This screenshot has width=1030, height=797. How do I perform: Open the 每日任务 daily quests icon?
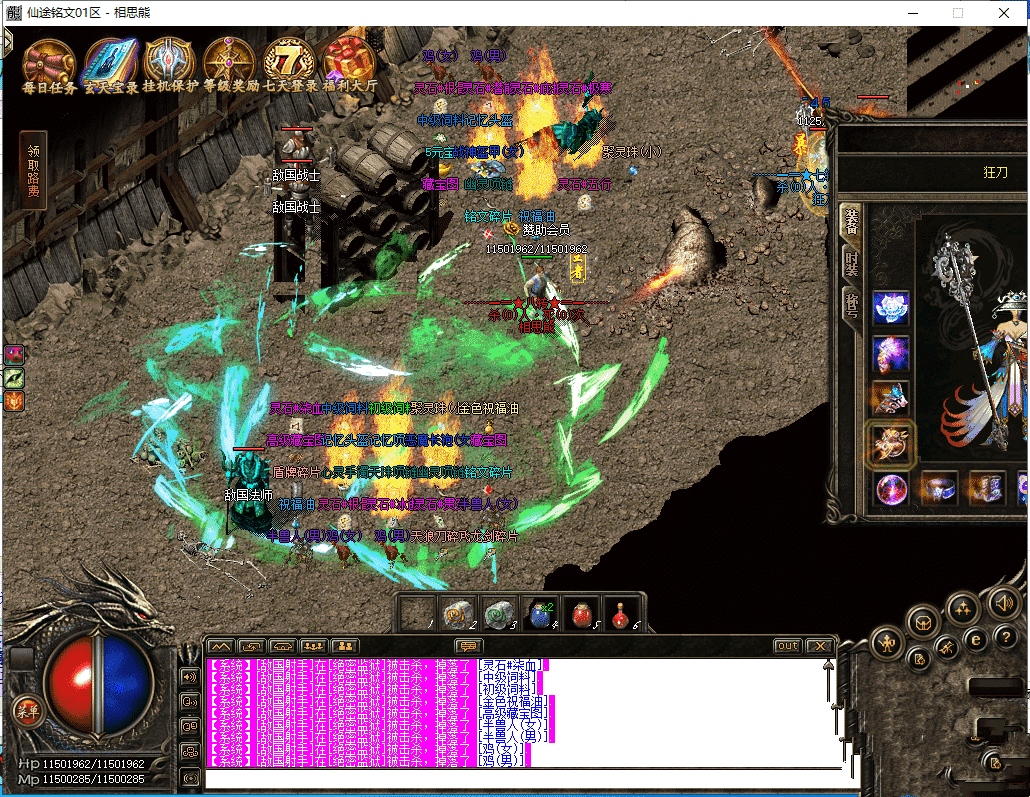48,62
